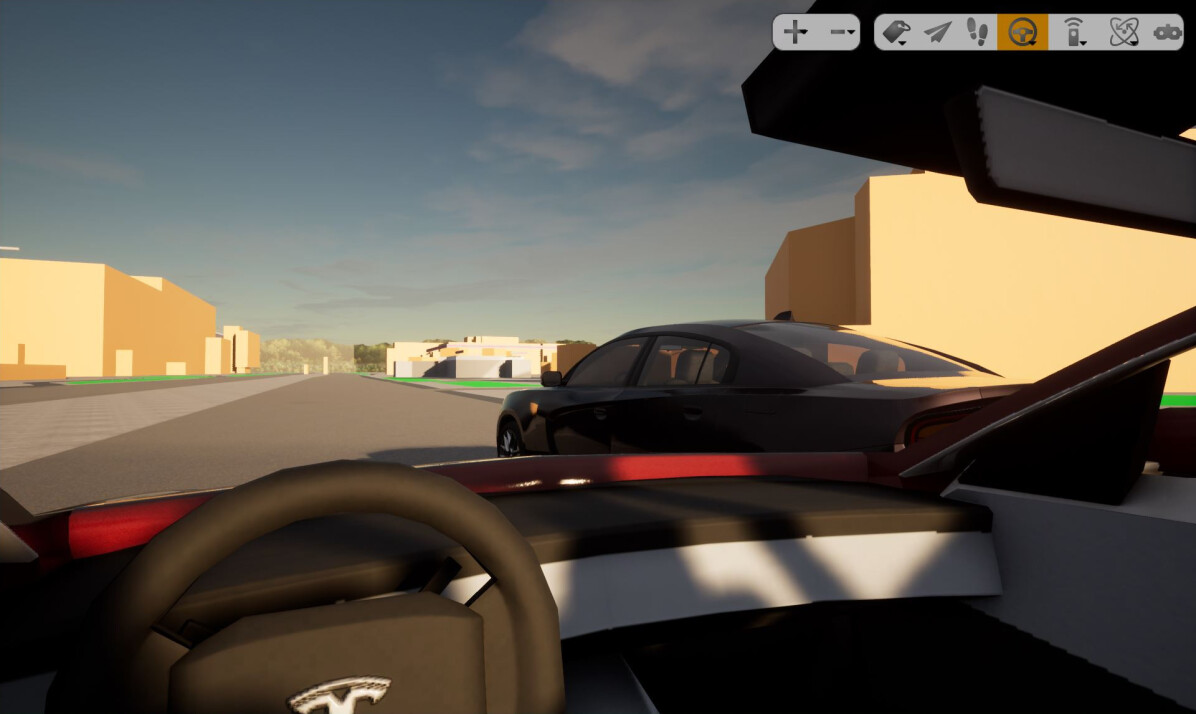The width and height of the screenshot is (1196, 714).
Task: Toggle the steering wheel drive mode
Action: point(1022,32)
